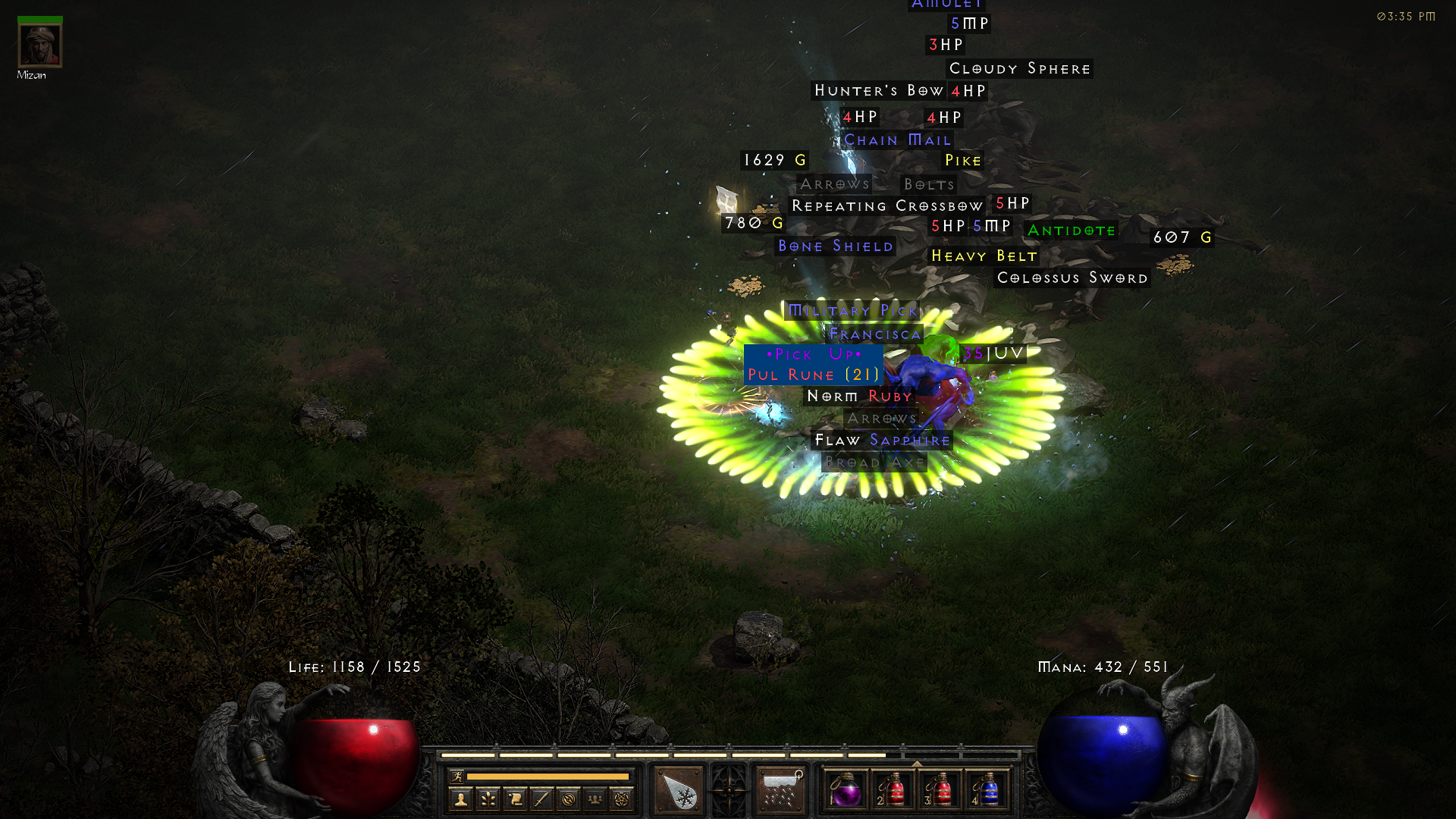Select the snowflake left skill icon
The height and width of the screenshot is (819, 1456).
[x=677, y=791]
